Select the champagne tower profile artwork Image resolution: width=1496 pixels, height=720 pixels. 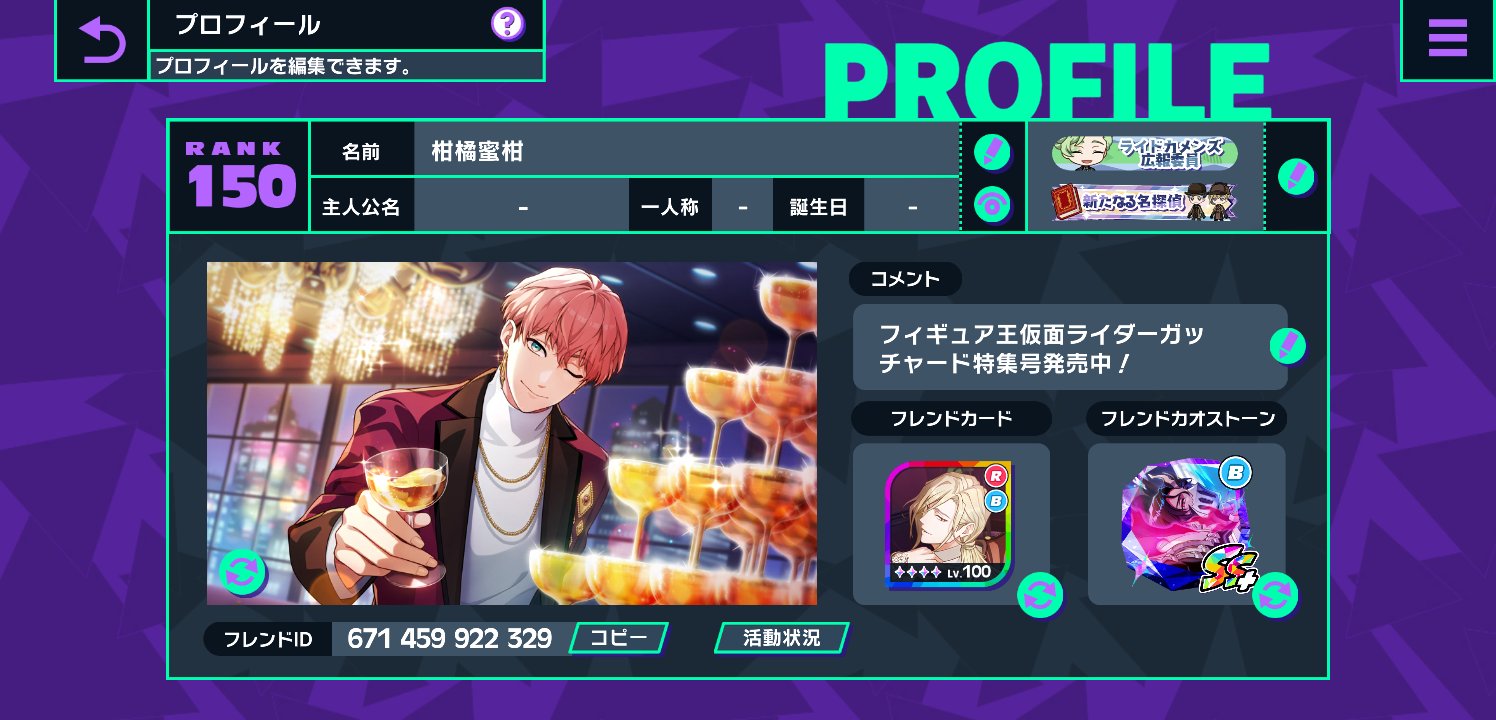click(x=511, y=432)
